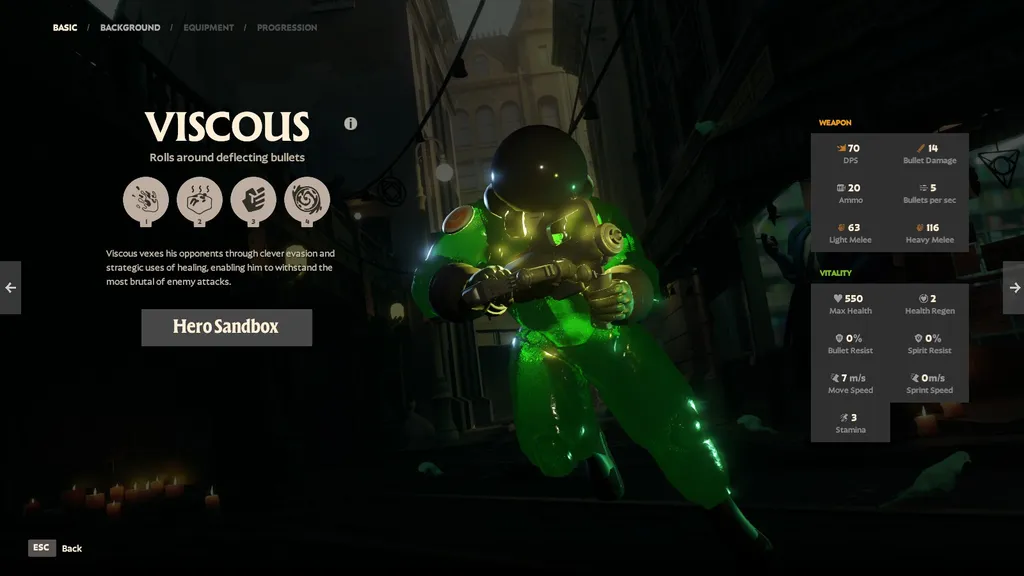This screenshot has width=1024, height=576.
Task: Go to the previous hero with left arrow
Action: 10,288
